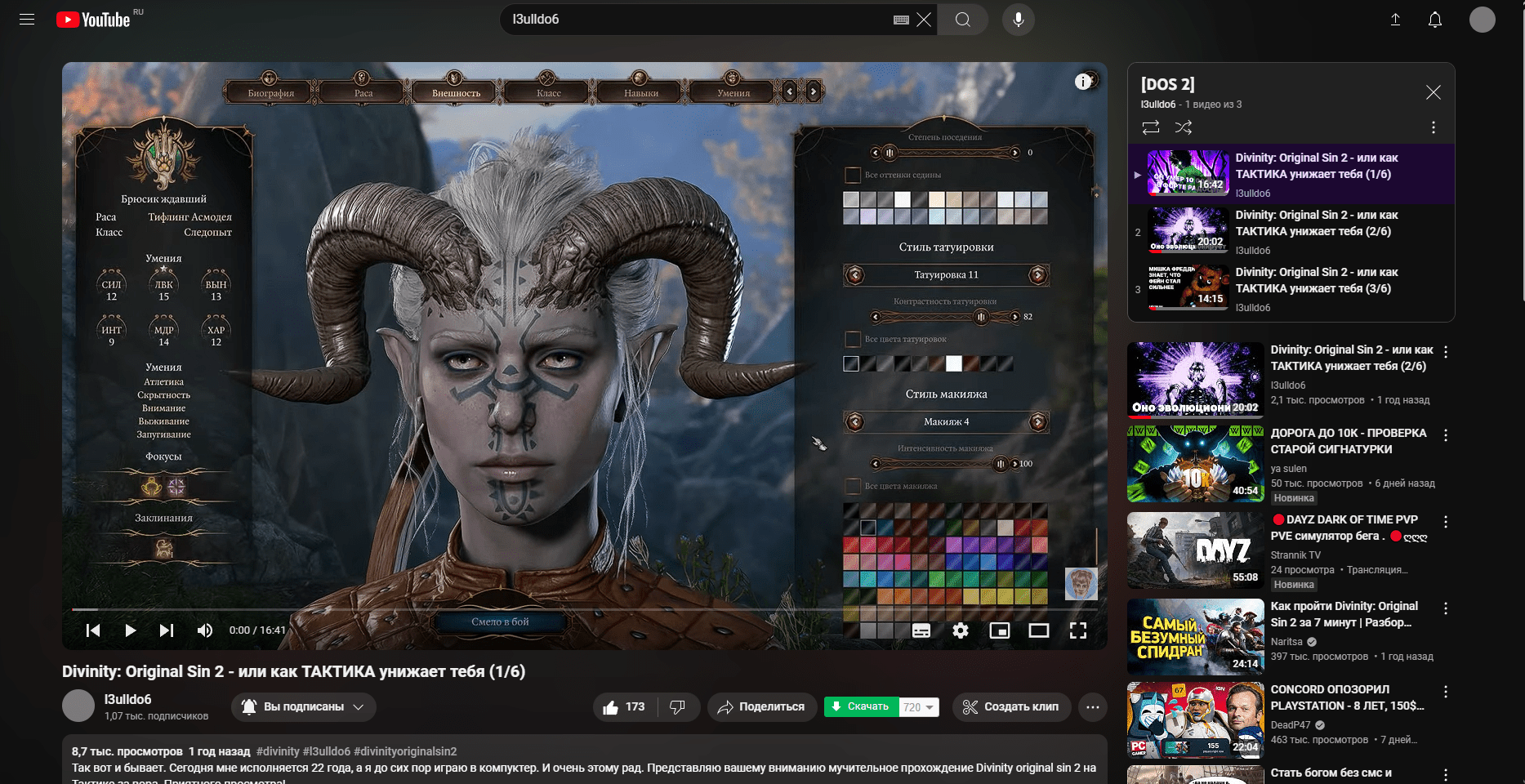Open the Раса tab

[x=363, y=93]
